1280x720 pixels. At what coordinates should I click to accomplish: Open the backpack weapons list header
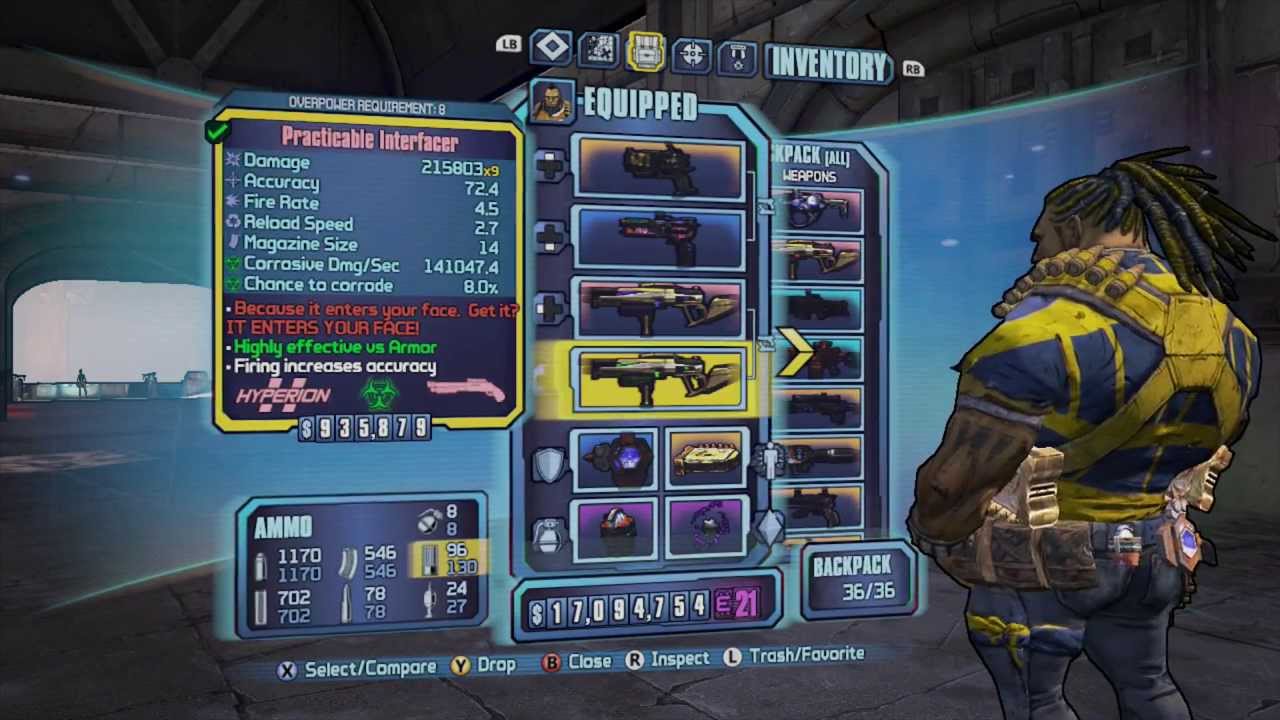pos(810,166)
